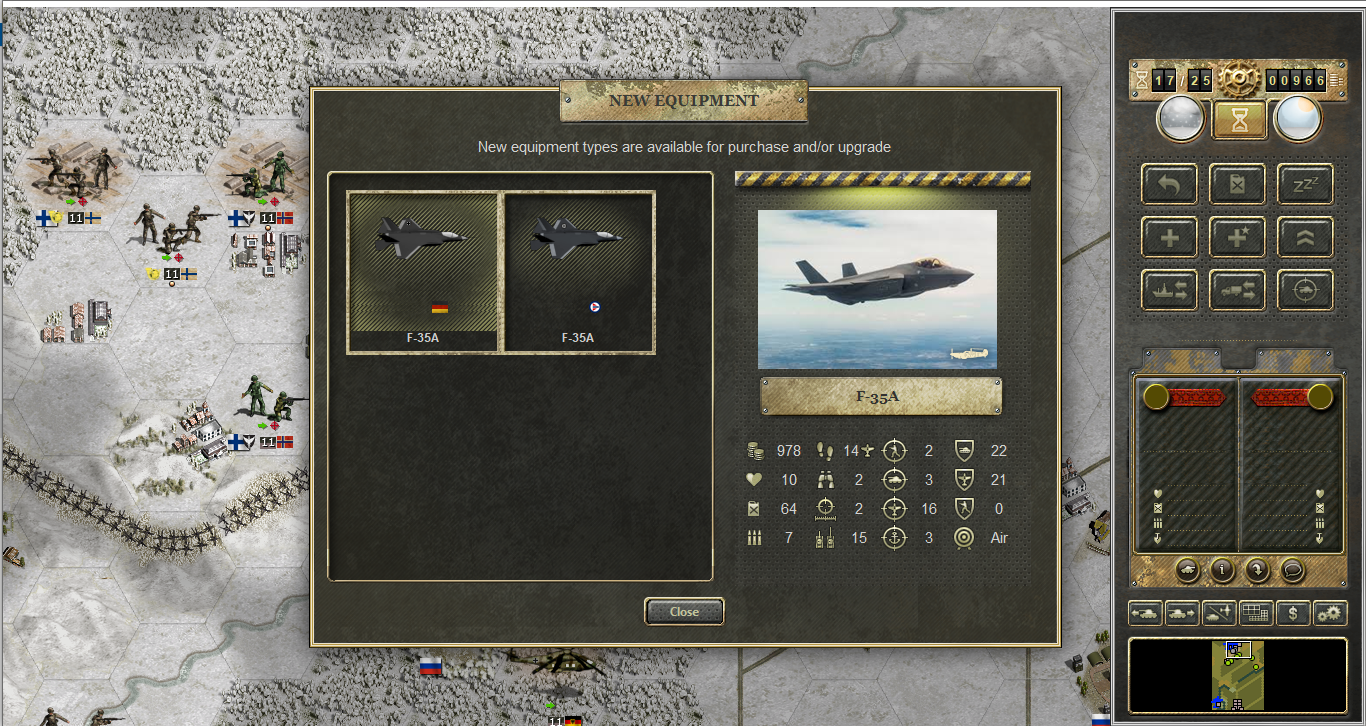
Task: Click the fuel canister supply button
Action: pyautogui.click(x=1237, y=184)
